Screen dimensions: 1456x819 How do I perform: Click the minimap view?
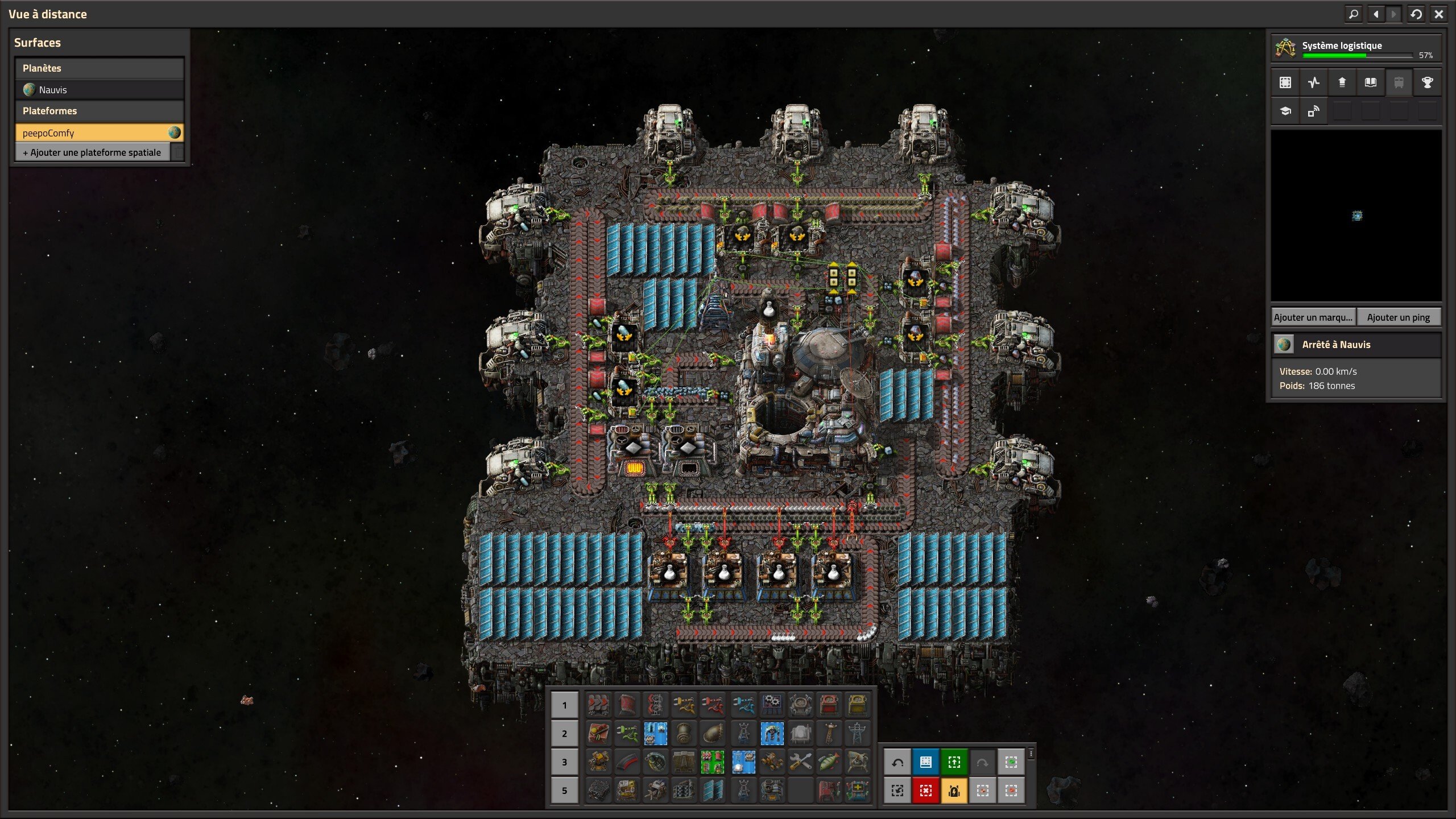point(1356,216)
